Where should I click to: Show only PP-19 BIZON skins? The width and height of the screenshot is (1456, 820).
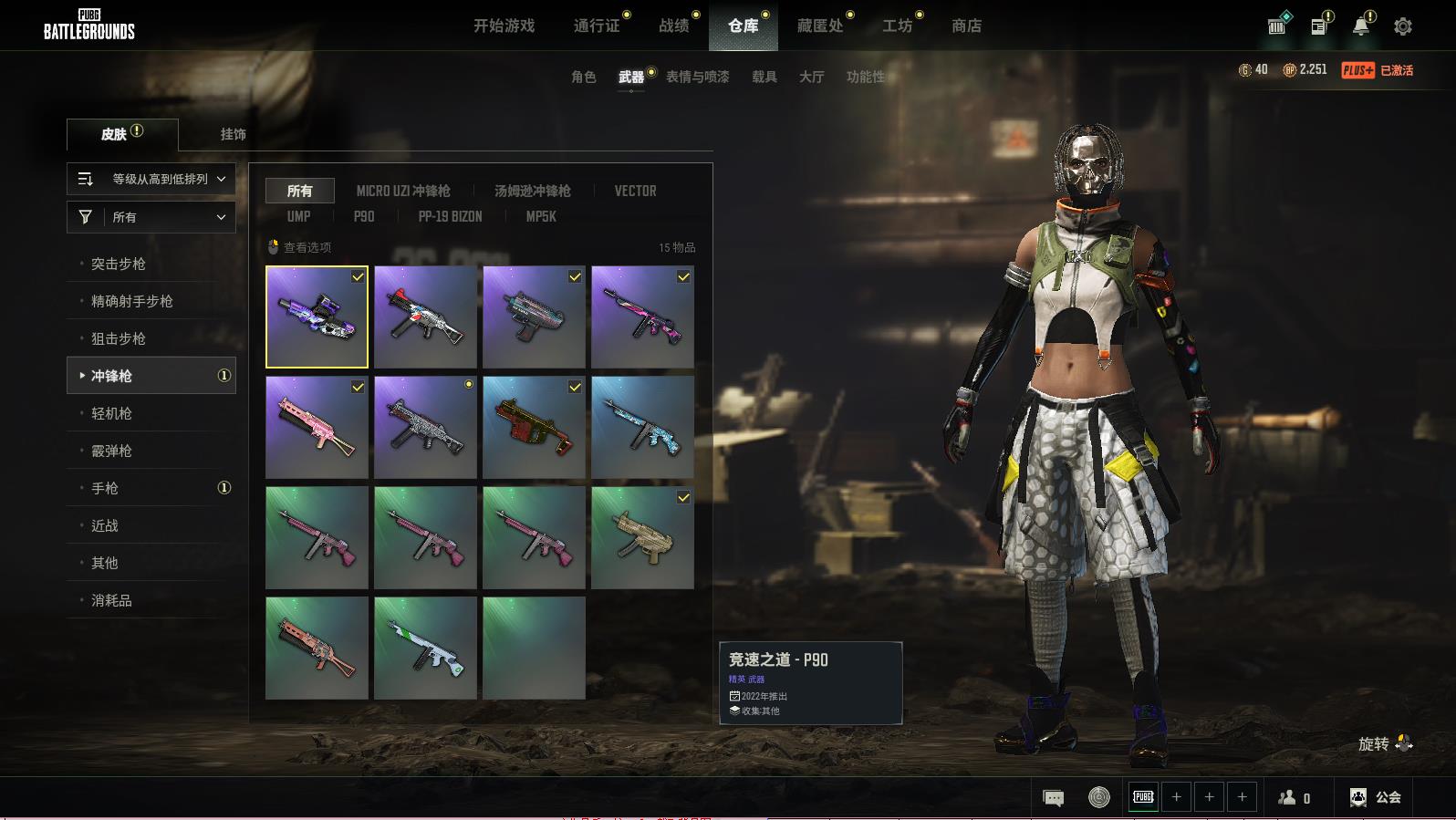[450, 216]
